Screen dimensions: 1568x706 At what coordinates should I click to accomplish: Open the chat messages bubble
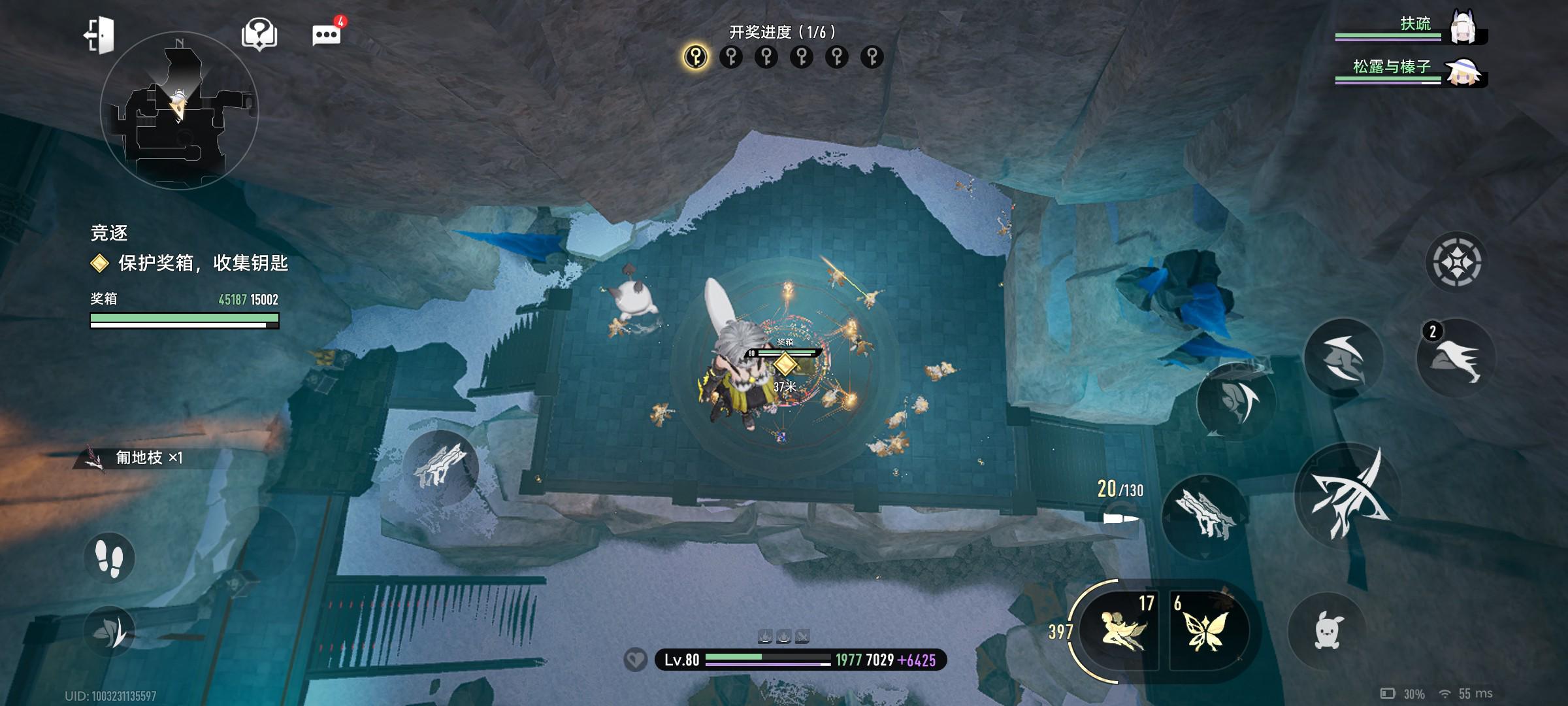pyautogui.click(x=327, y=34)
